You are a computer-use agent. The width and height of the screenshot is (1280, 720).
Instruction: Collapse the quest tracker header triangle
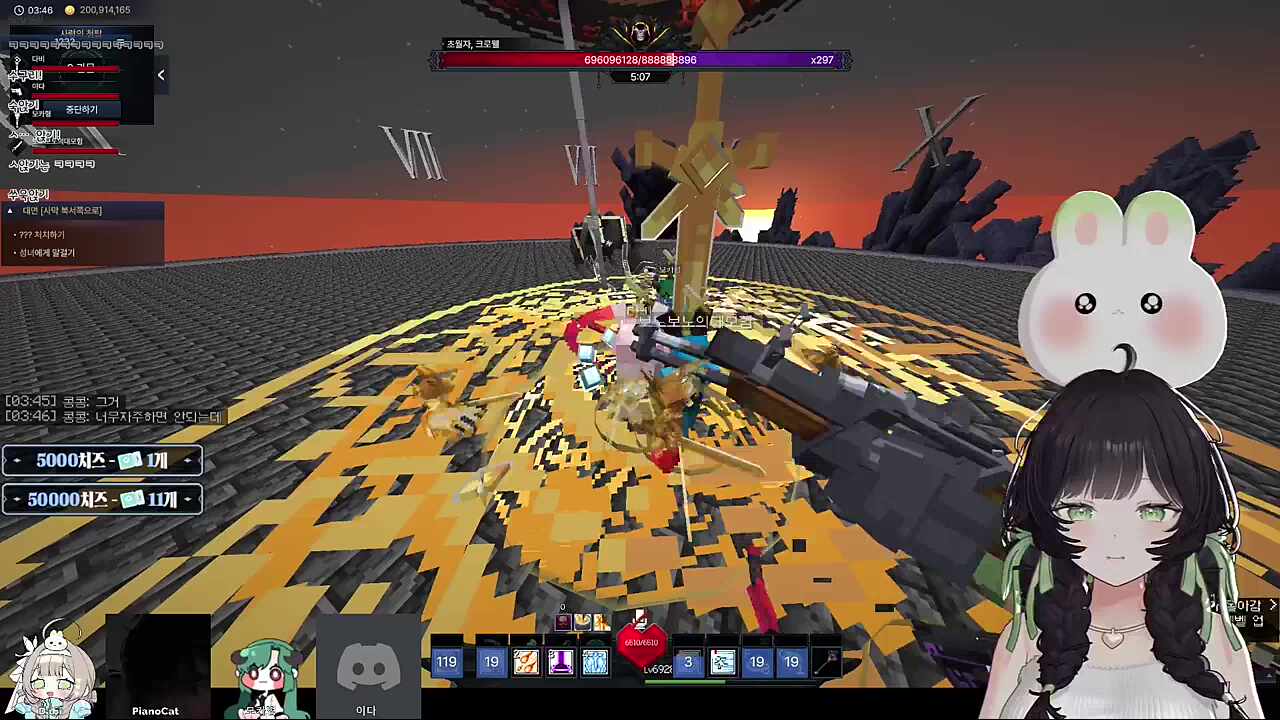pyautogui.click(x=10, y=211)
